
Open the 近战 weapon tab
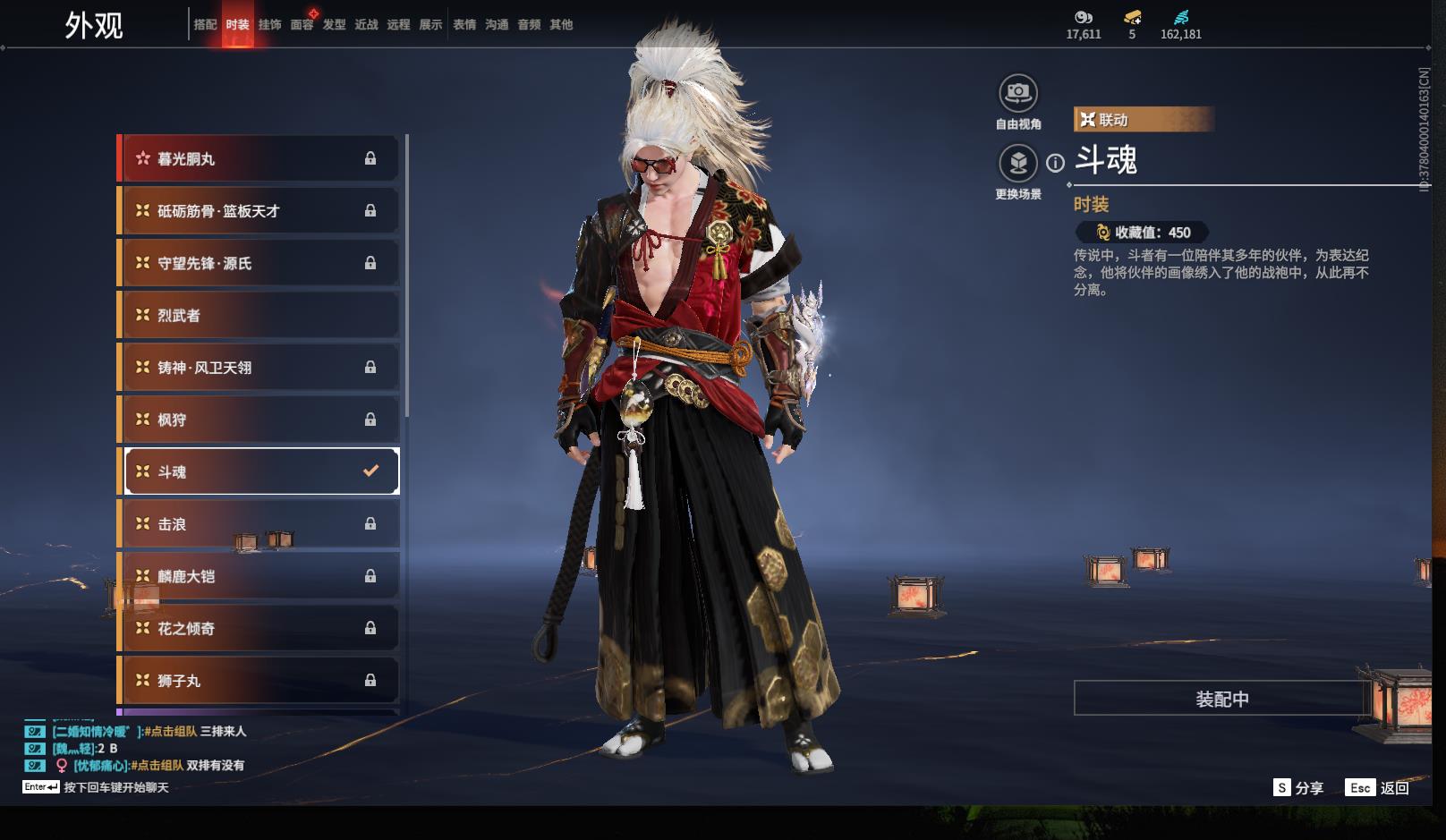point(366,25)
